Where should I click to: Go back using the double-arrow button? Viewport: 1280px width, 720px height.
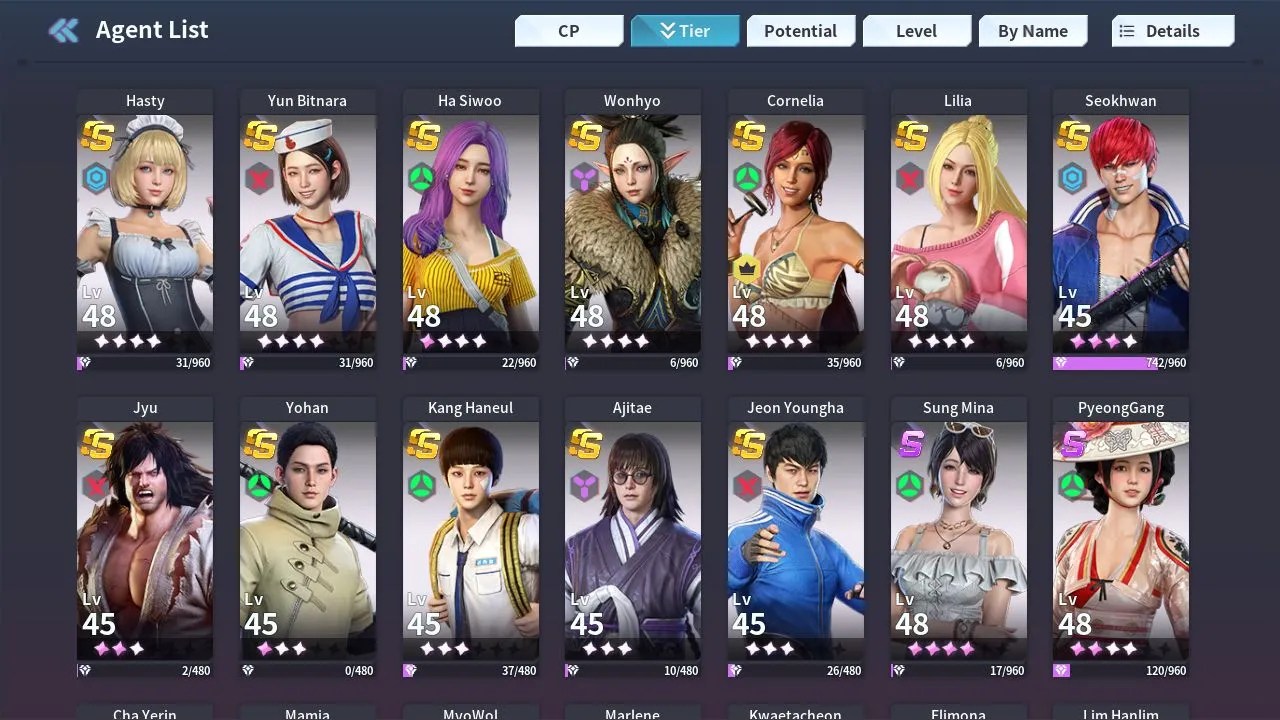pyautogui.click(x=64, y=31)
